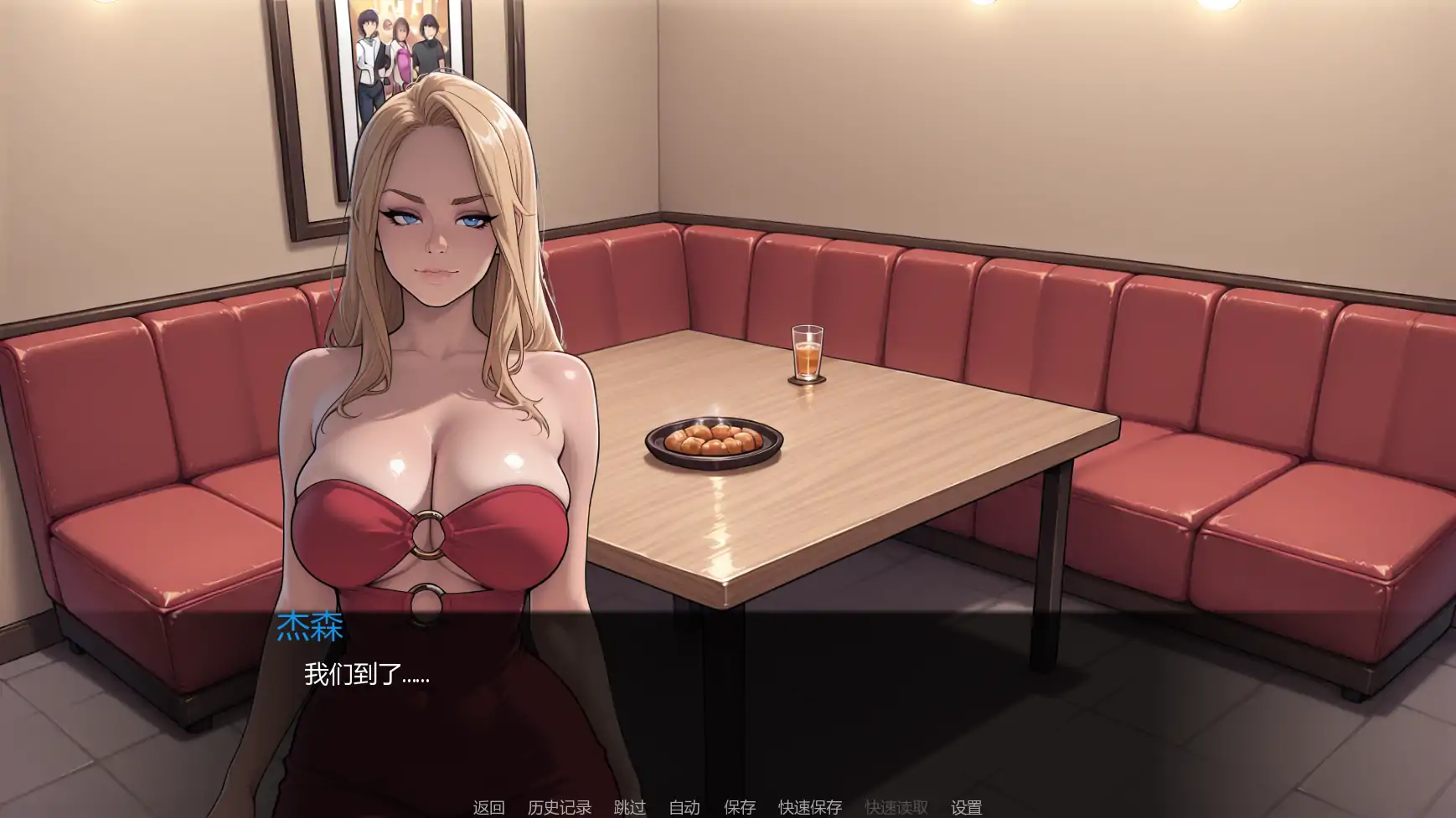Select 快速保存 on the bottom menu
Screen dimensions: 1456x818
pos(812,807)
